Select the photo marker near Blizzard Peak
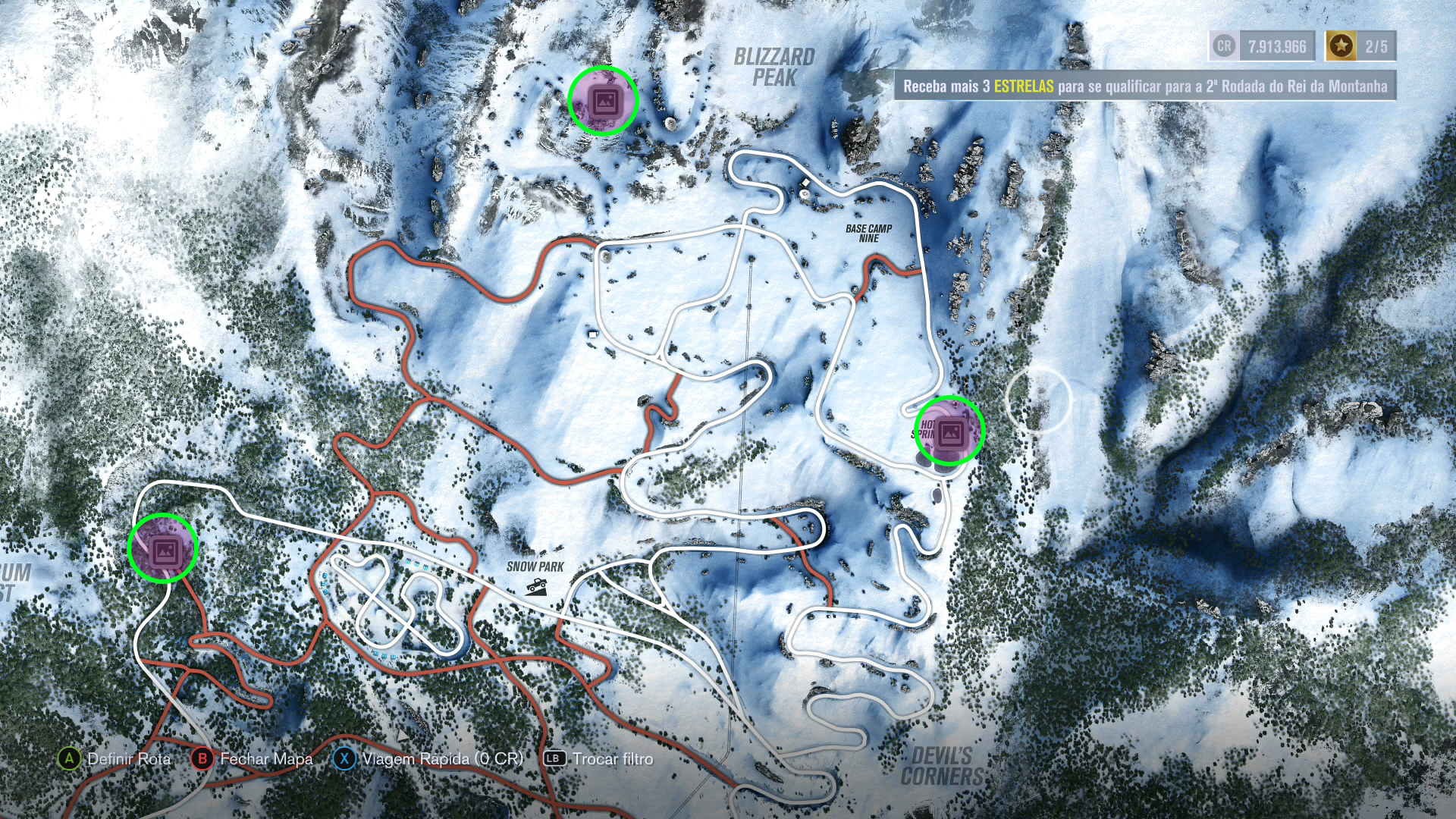The height and width of the screenshot is (819, 1456). coord(604,101)
